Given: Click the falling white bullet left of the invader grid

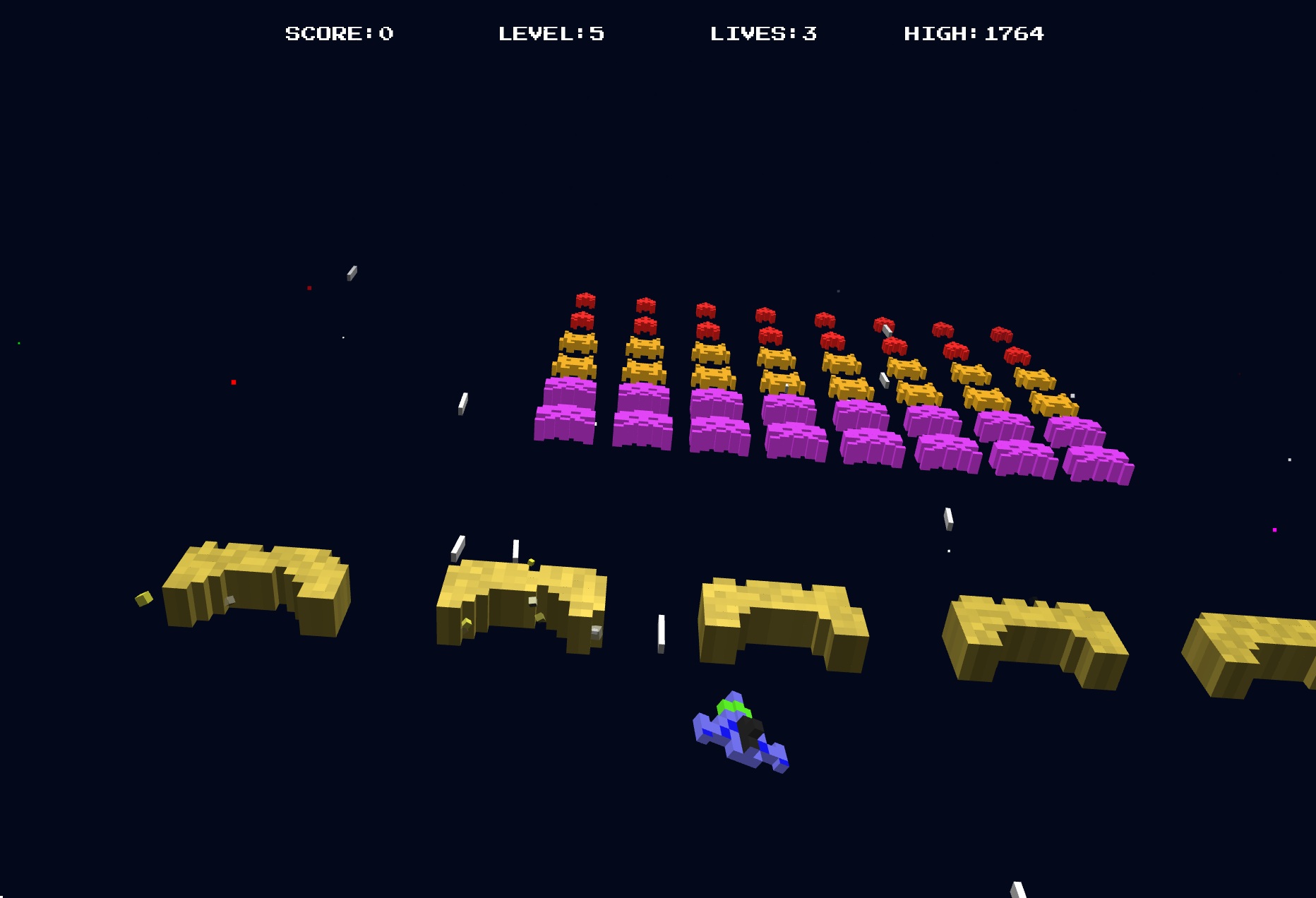Looking at the screenshot, I should click(x=462, y=405).
